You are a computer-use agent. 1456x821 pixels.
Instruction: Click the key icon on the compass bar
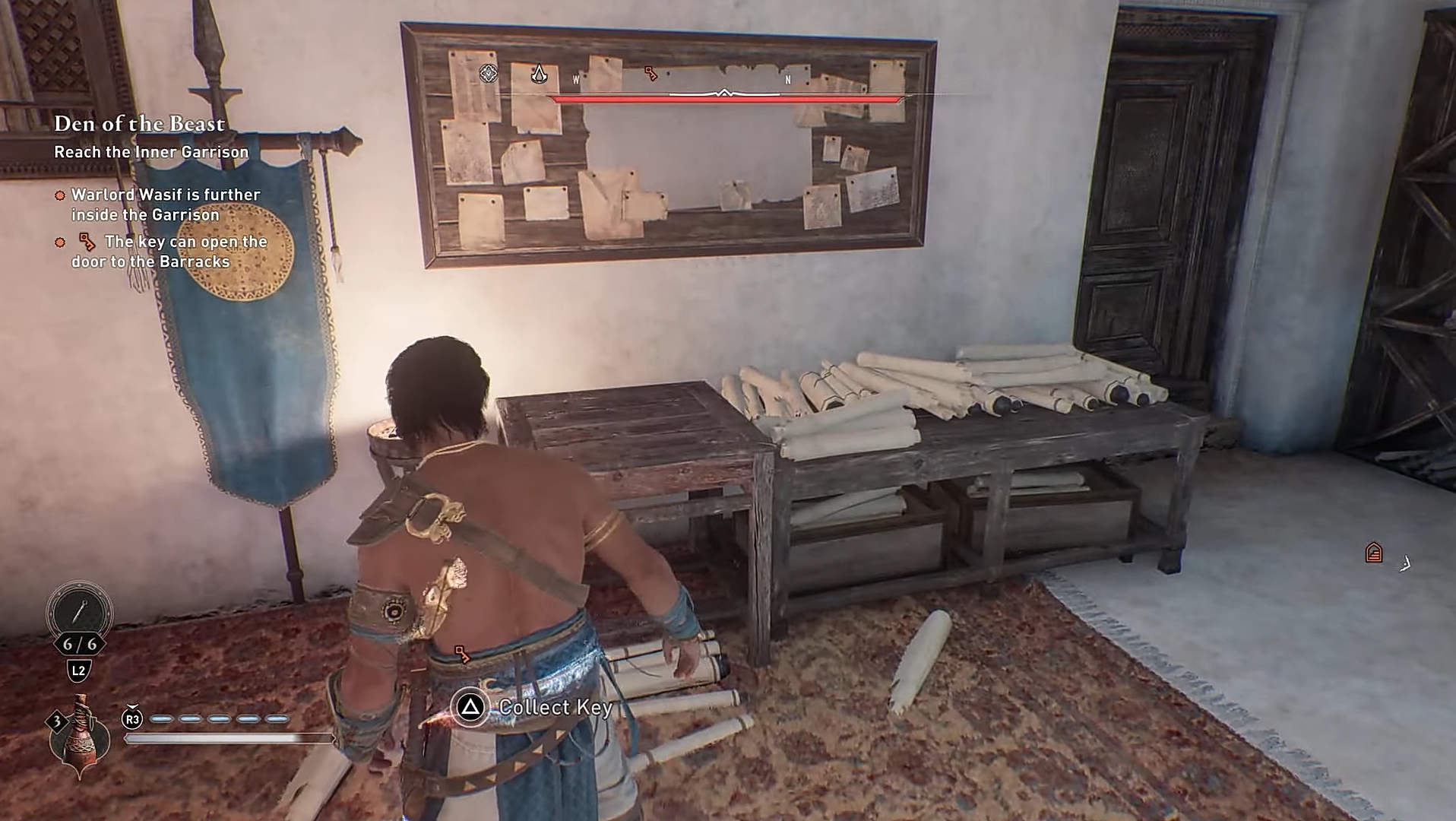pyautogui.click(x=650, y=74)
